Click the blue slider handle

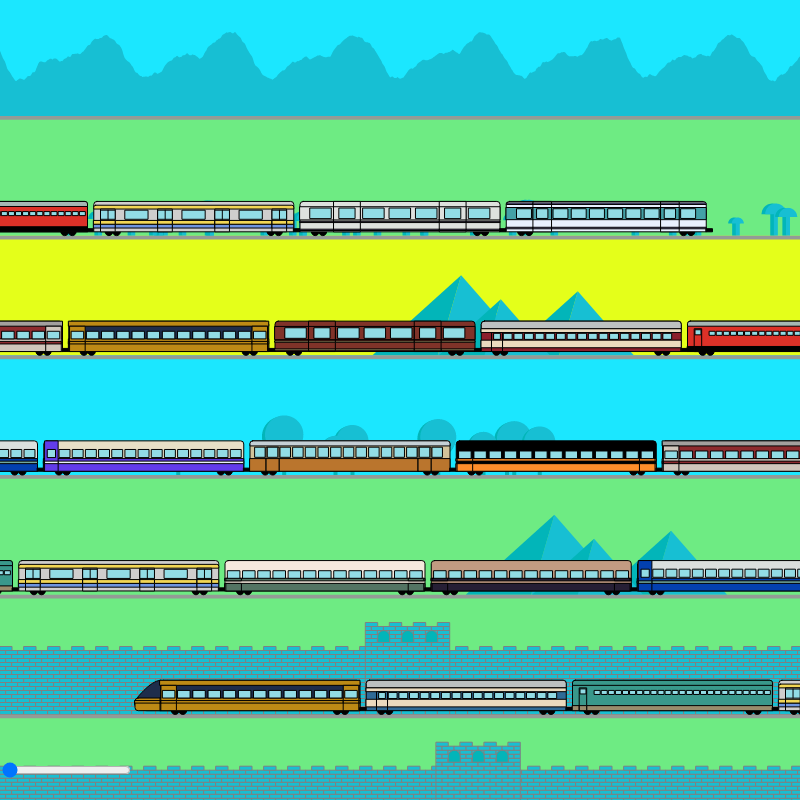tap(10, 770)
